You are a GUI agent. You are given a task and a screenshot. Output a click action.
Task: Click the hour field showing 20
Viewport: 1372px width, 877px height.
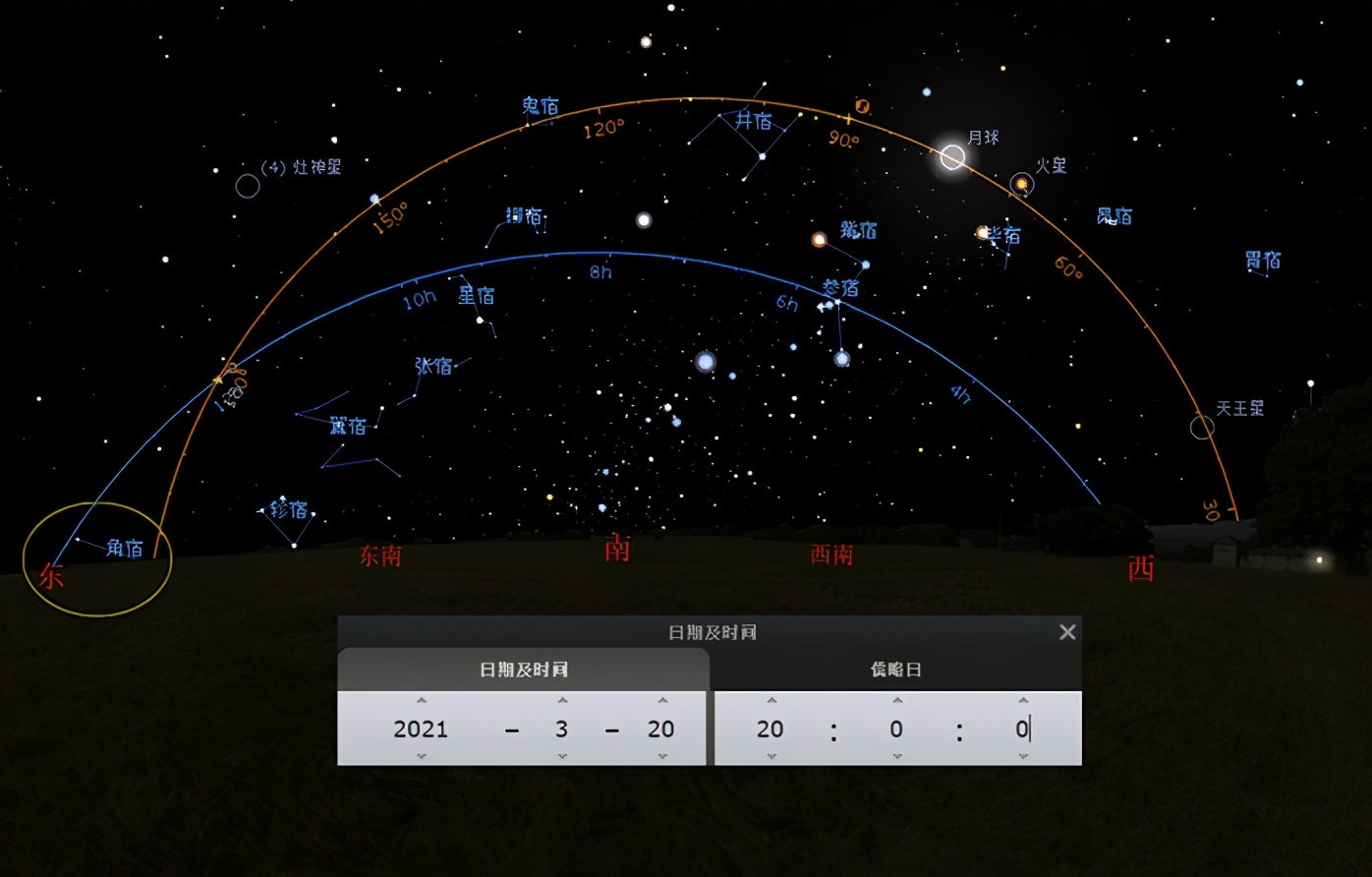coord(771,729)
